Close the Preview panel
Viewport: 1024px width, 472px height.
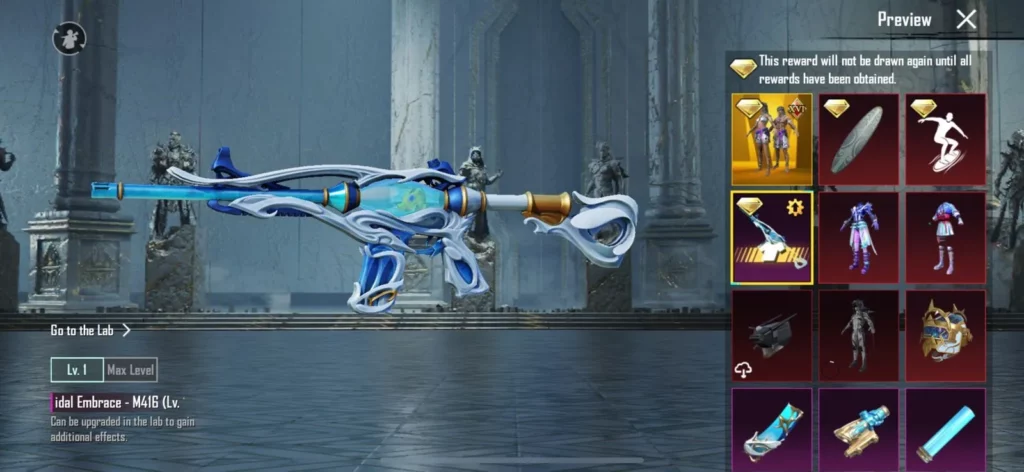[x=966, y=19]
